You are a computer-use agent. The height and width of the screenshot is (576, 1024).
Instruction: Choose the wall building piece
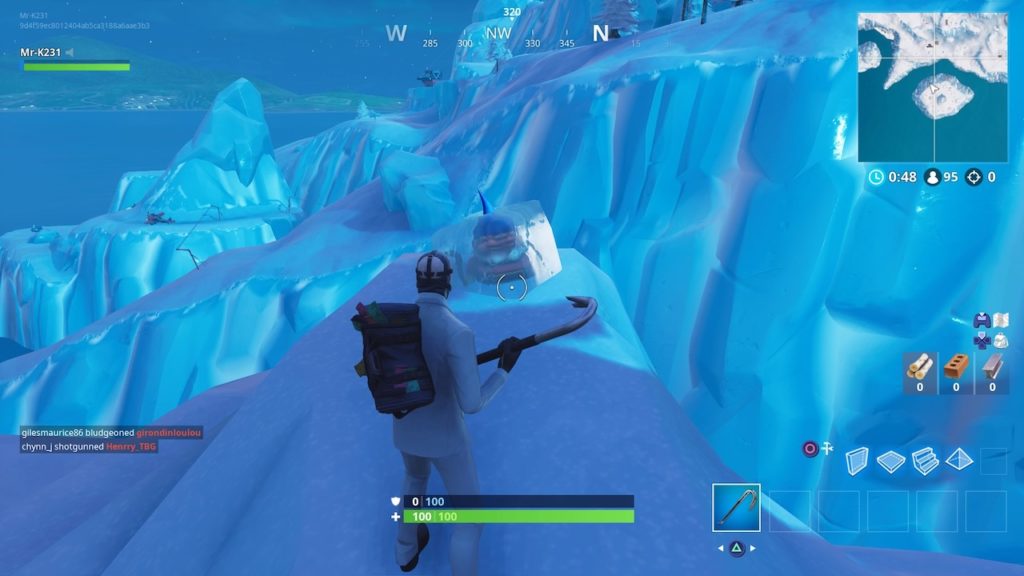[857, 460]
